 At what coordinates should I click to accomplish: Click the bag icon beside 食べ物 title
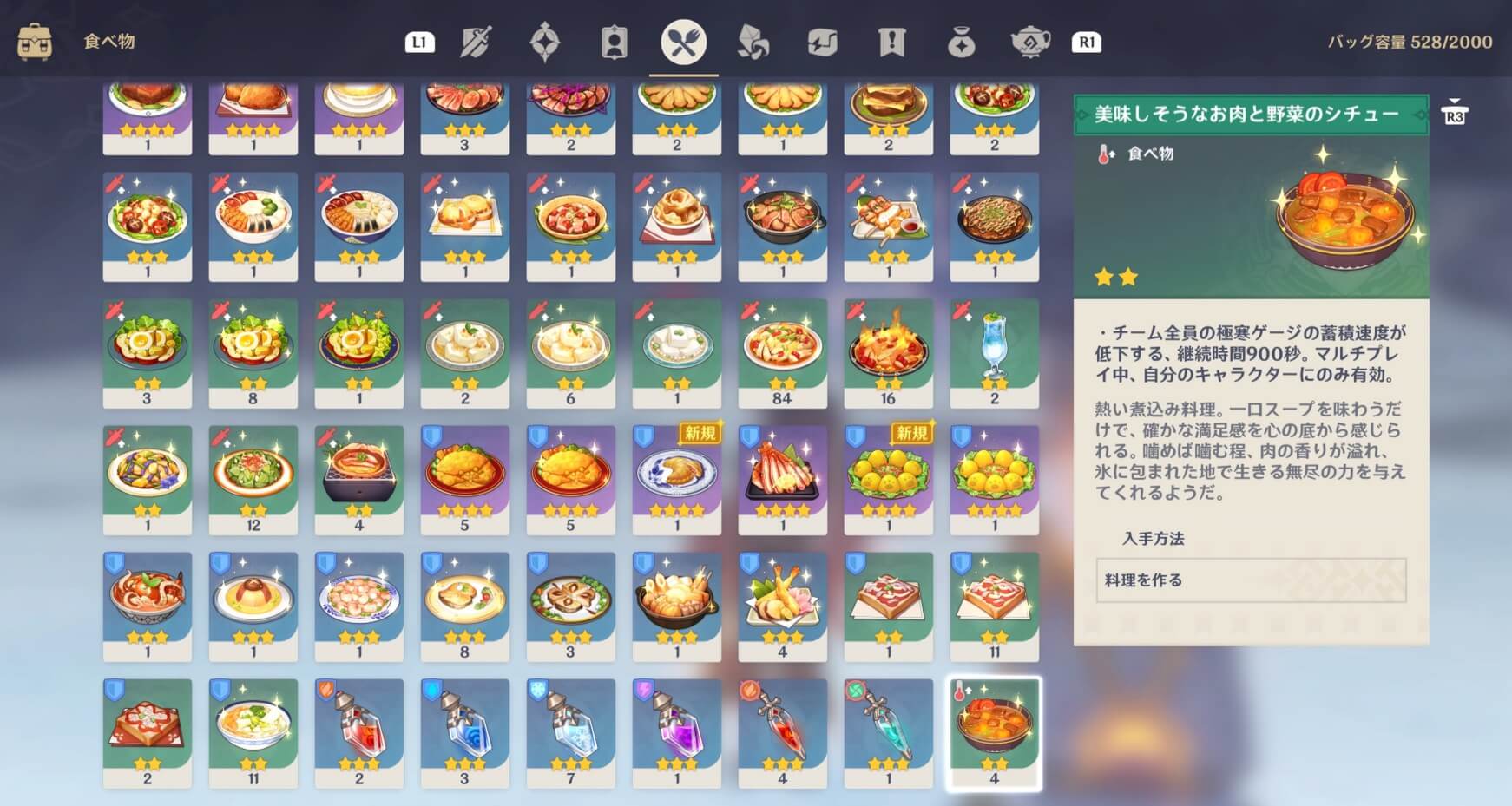coord(33,38)
